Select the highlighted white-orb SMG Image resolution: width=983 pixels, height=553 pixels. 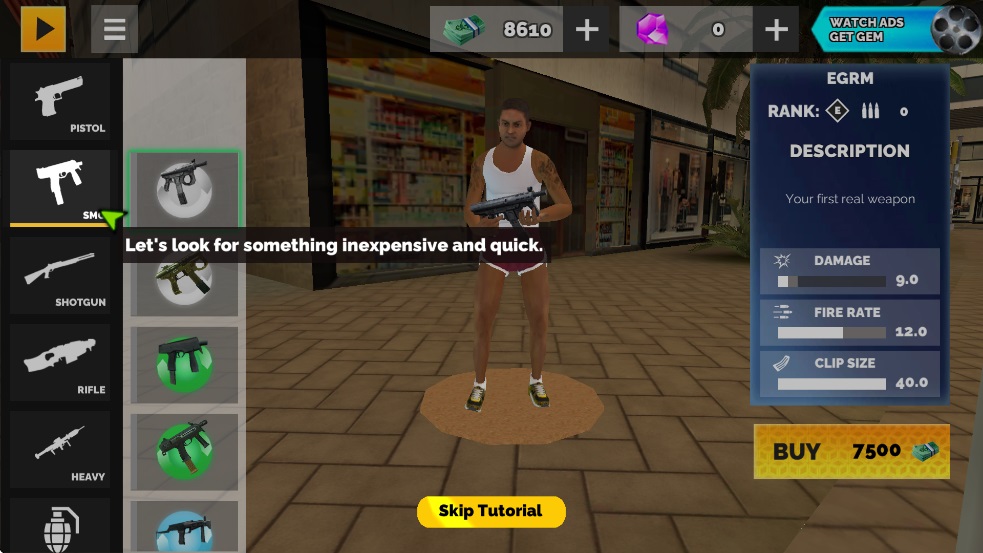pos(184,188)
